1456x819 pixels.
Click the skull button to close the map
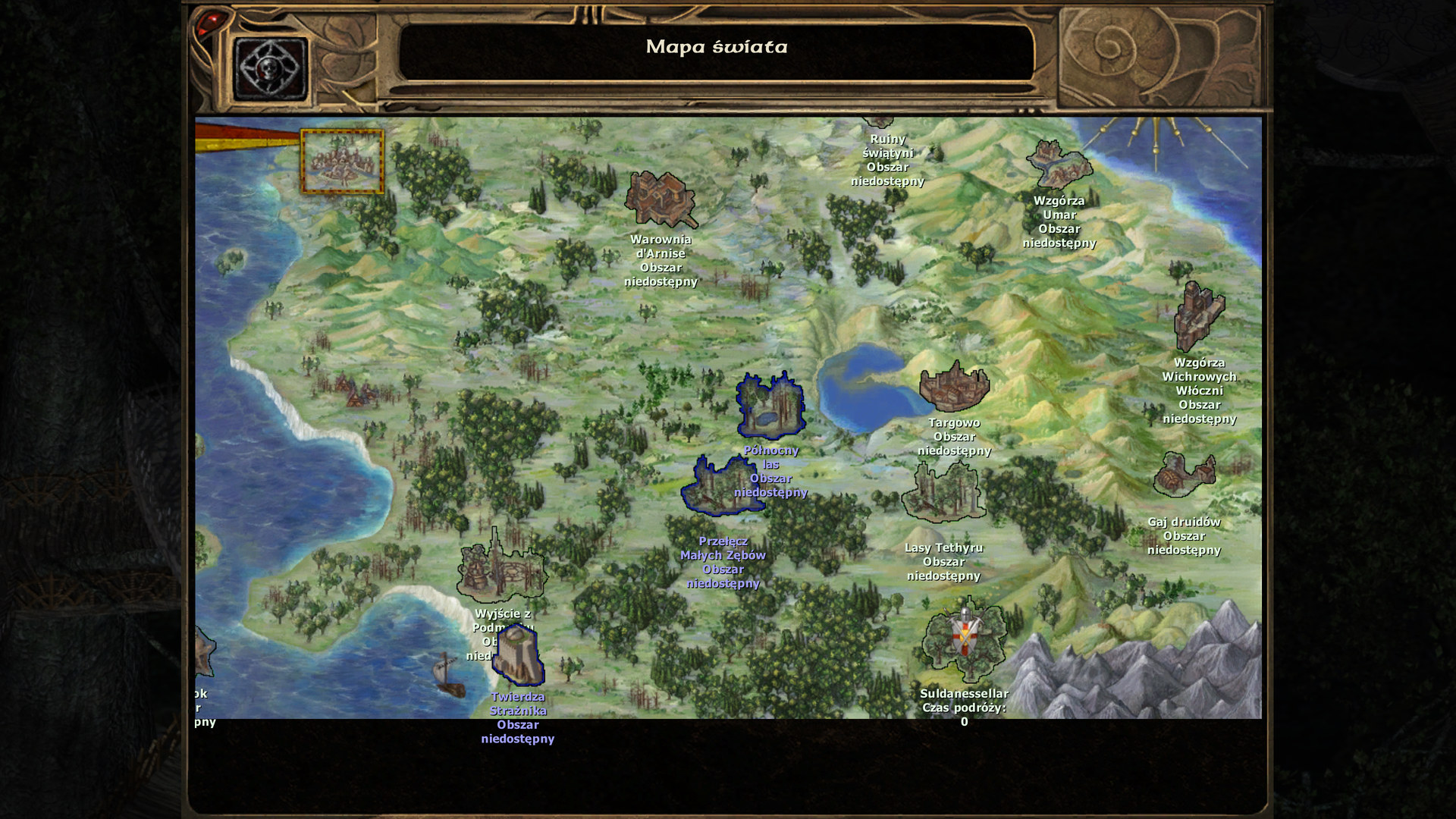[271, 69]
